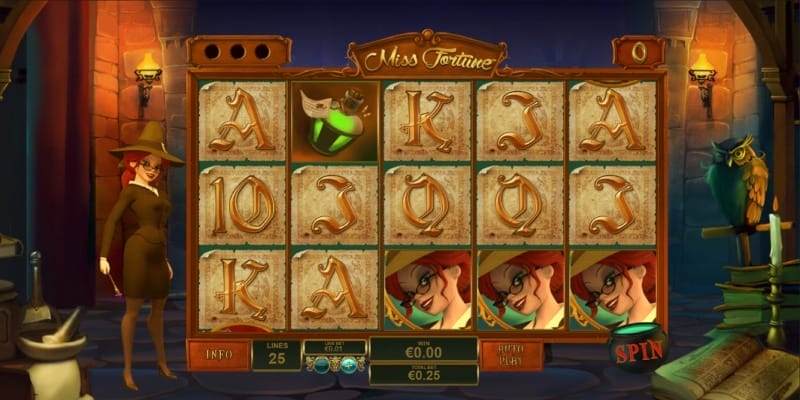
Task: Select the Lines 25 box
Action: coord(276,354)
